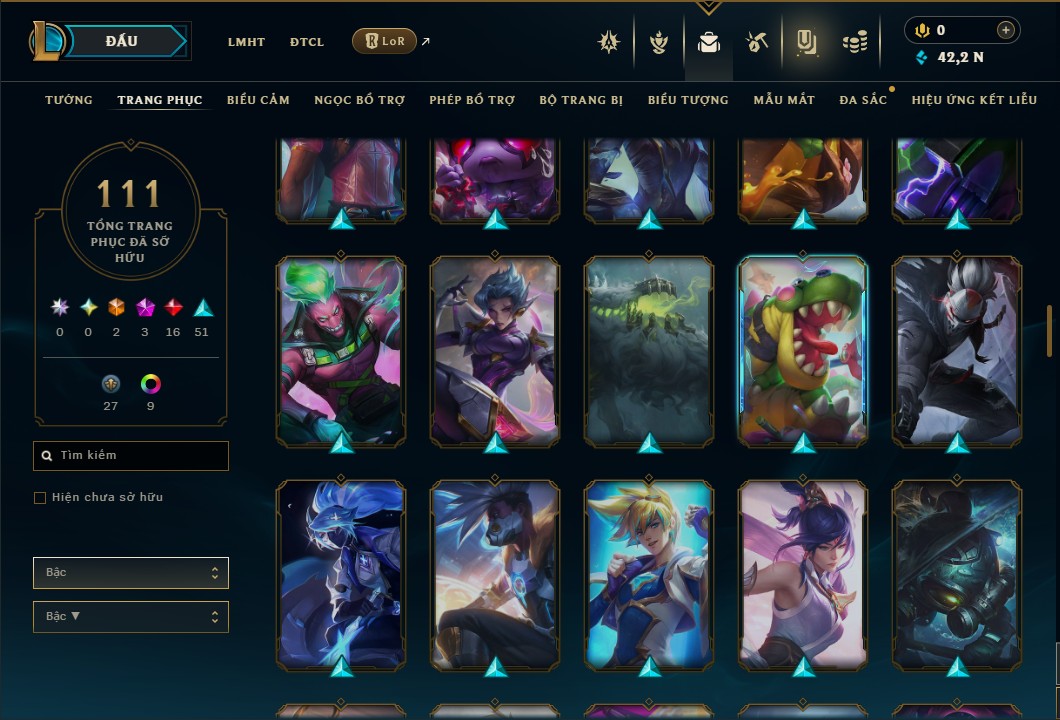Launch the LoR external link
The height and width of the screenshot is (720, 1060).
[x=385, y=41]
